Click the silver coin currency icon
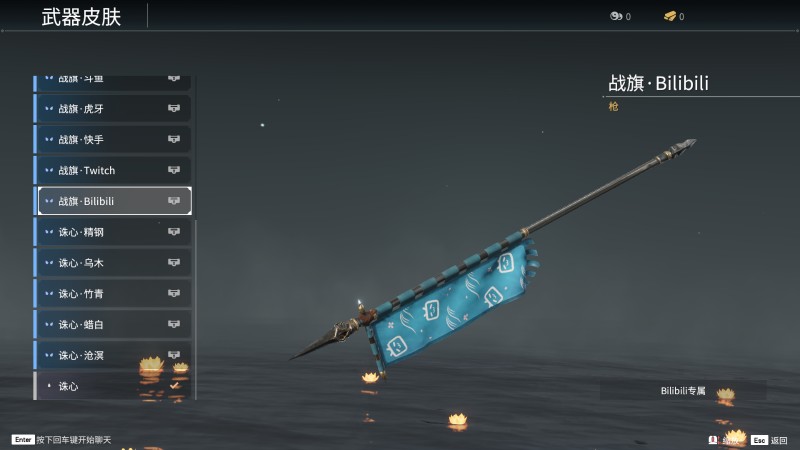Screen dimensions: 800x450 click(616, 16)
